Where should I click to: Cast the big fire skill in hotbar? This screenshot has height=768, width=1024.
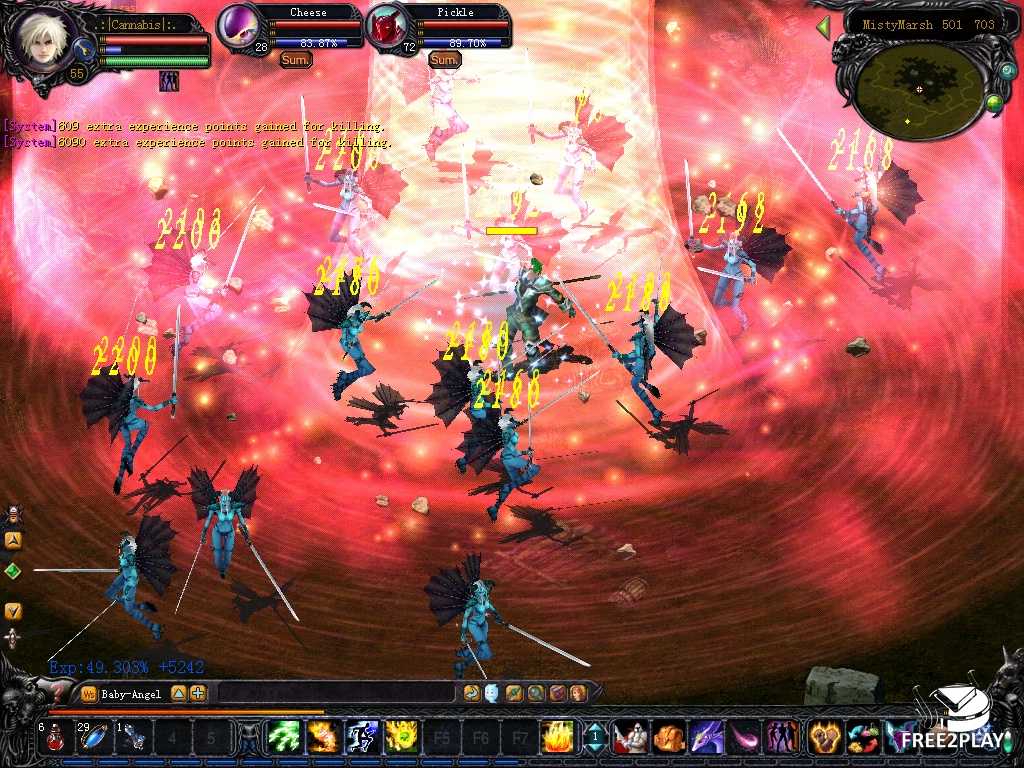pos(557,738)
